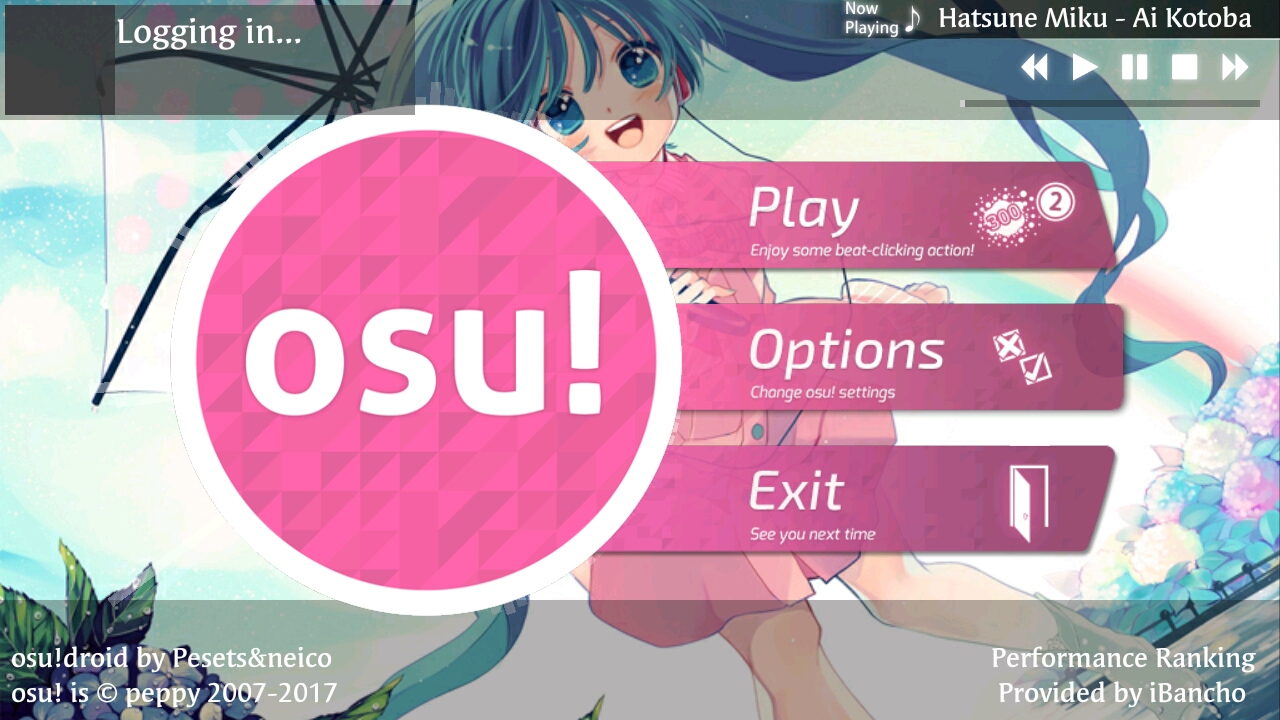Rewind to the previous track
Image resolution: width=1280 pixels, height=720 pixels.
coord(1036,67)
